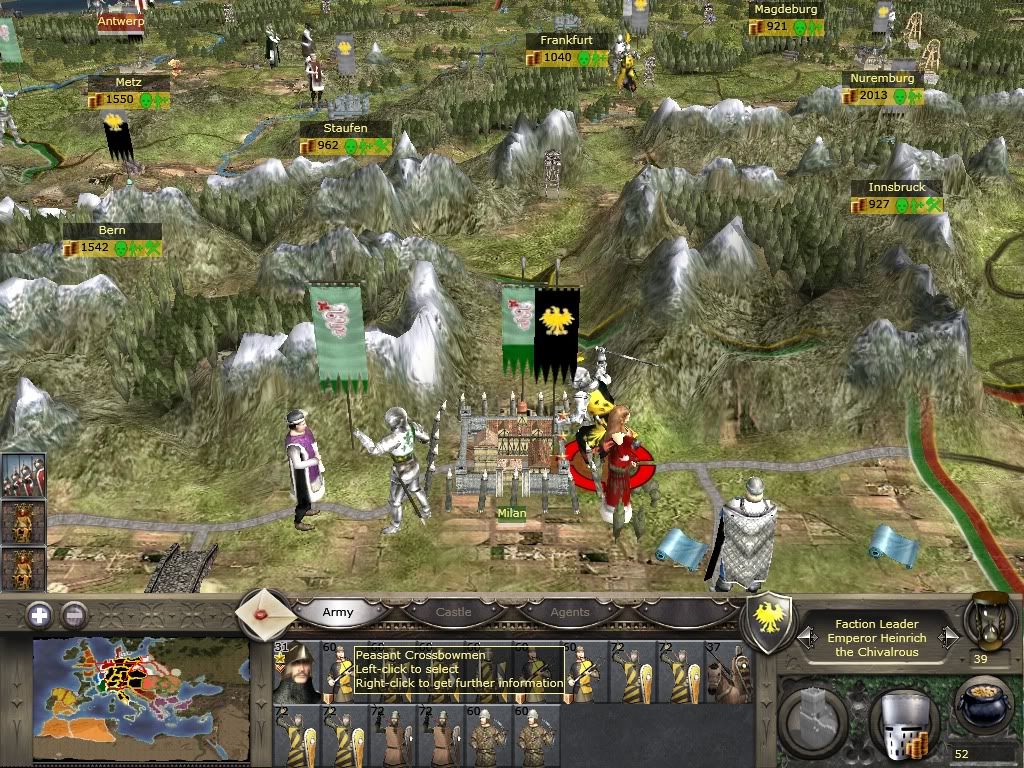Zoom out the minimap with minus button
The height and width of the screenshot is (768, 1024).
tap(73, 615)
